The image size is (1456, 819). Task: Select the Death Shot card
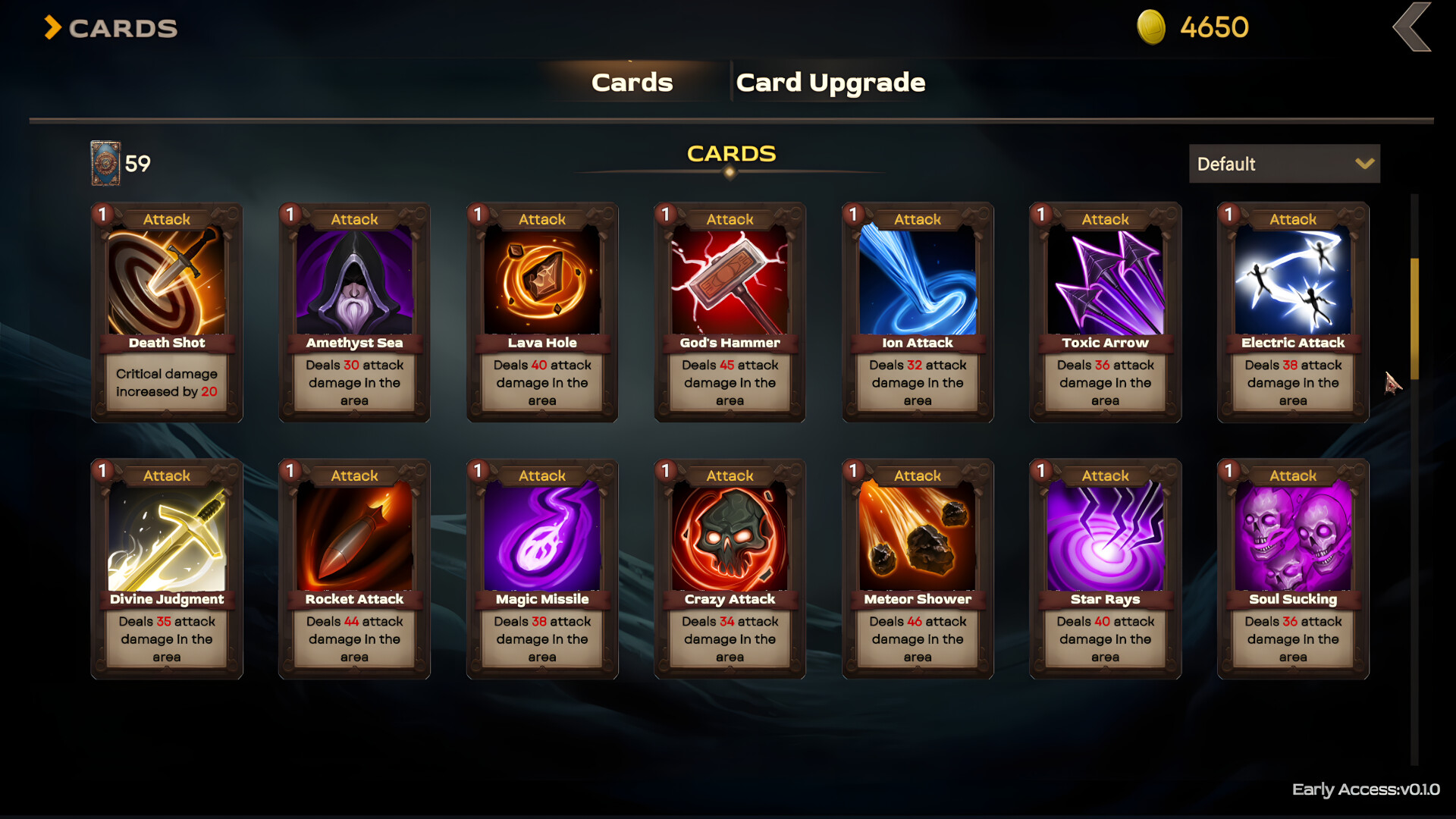point(166,311)
